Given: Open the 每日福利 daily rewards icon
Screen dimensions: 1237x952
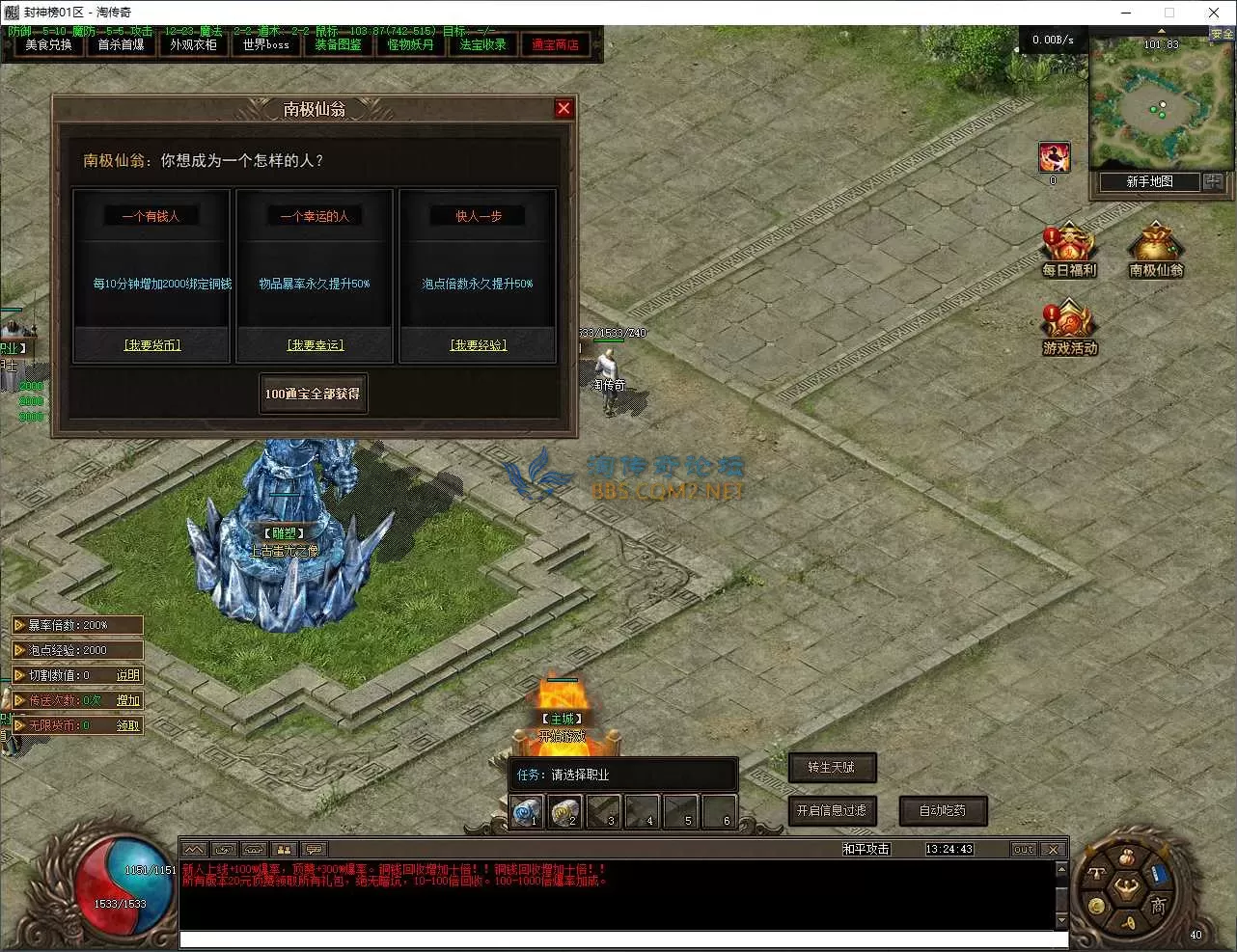Looking at the screenshot, I should (1068, 251).
